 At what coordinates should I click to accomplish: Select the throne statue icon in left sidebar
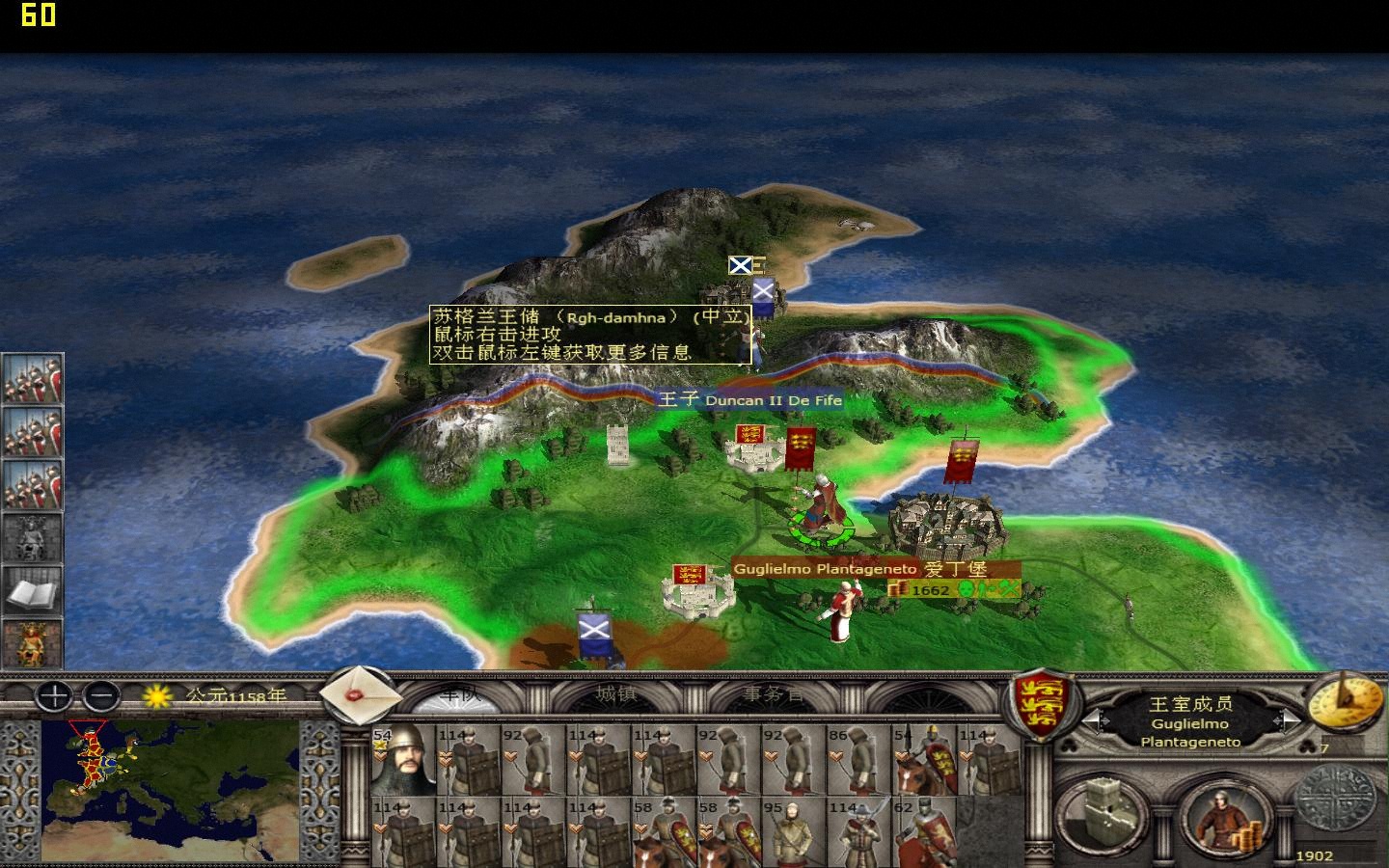32,538
